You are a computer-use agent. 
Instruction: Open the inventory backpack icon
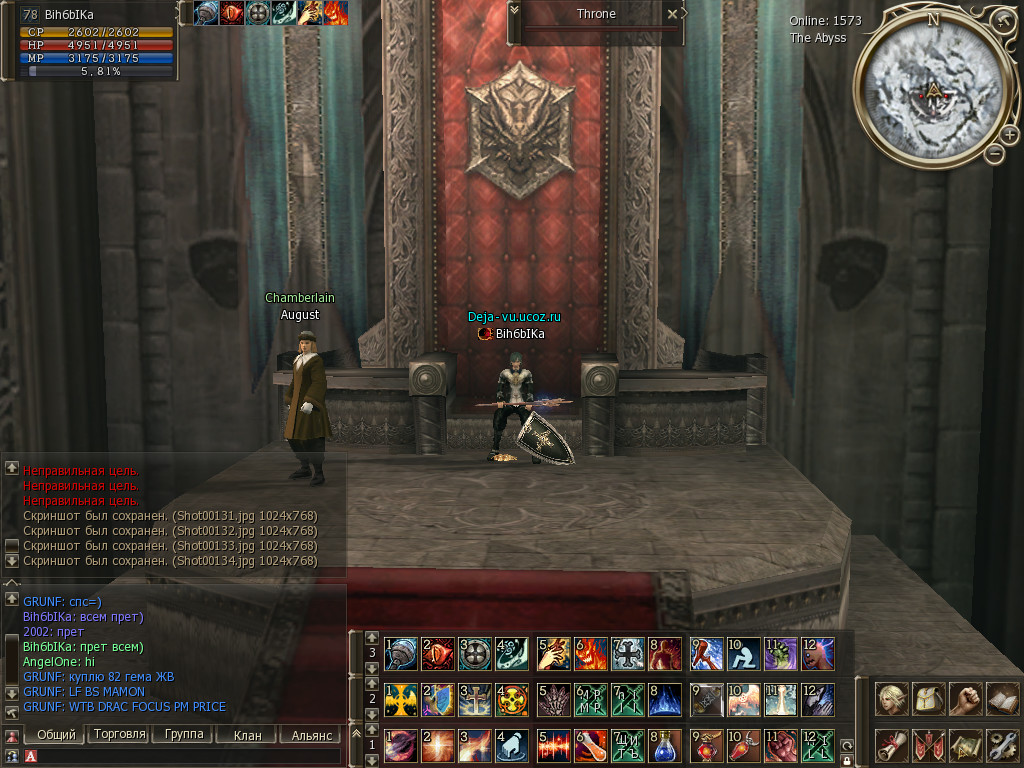pyautogui.click(x=929, y=699)
